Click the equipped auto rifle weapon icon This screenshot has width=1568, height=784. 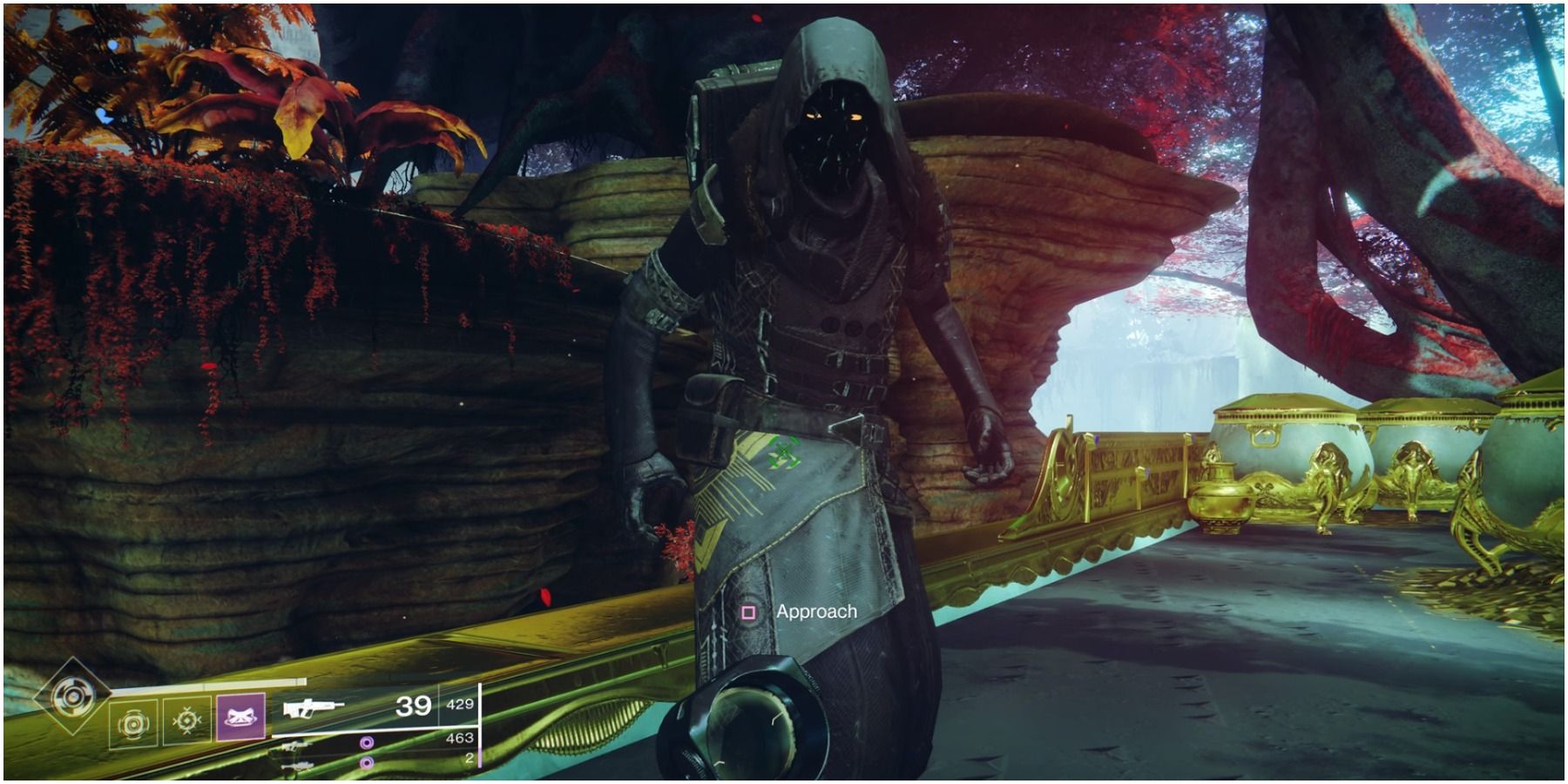click(310, 707)
